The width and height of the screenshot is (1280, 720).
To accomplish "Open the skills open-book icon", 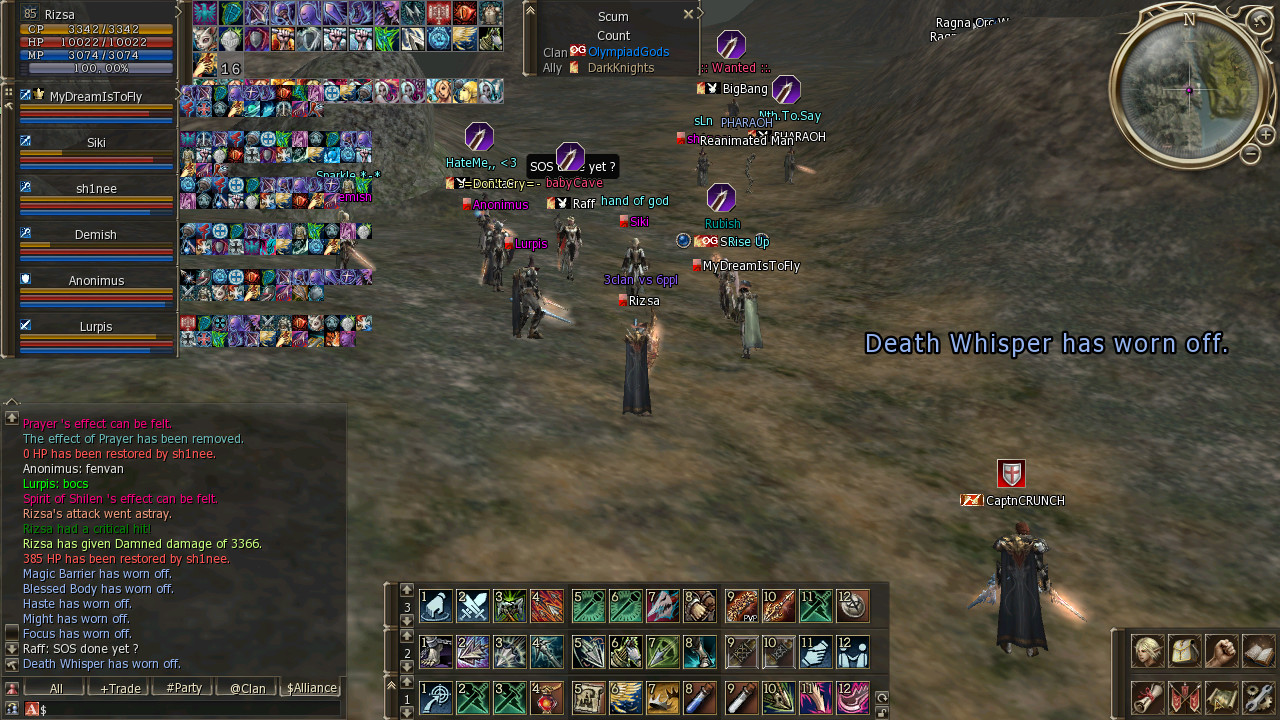I will 1258,651.
